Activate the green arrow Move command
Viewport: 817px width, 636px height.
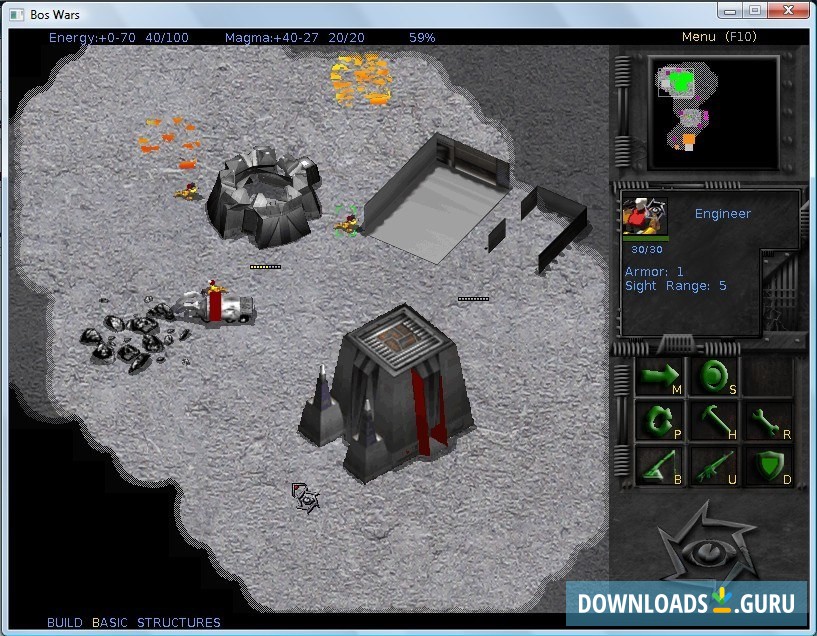pos(659,376)
